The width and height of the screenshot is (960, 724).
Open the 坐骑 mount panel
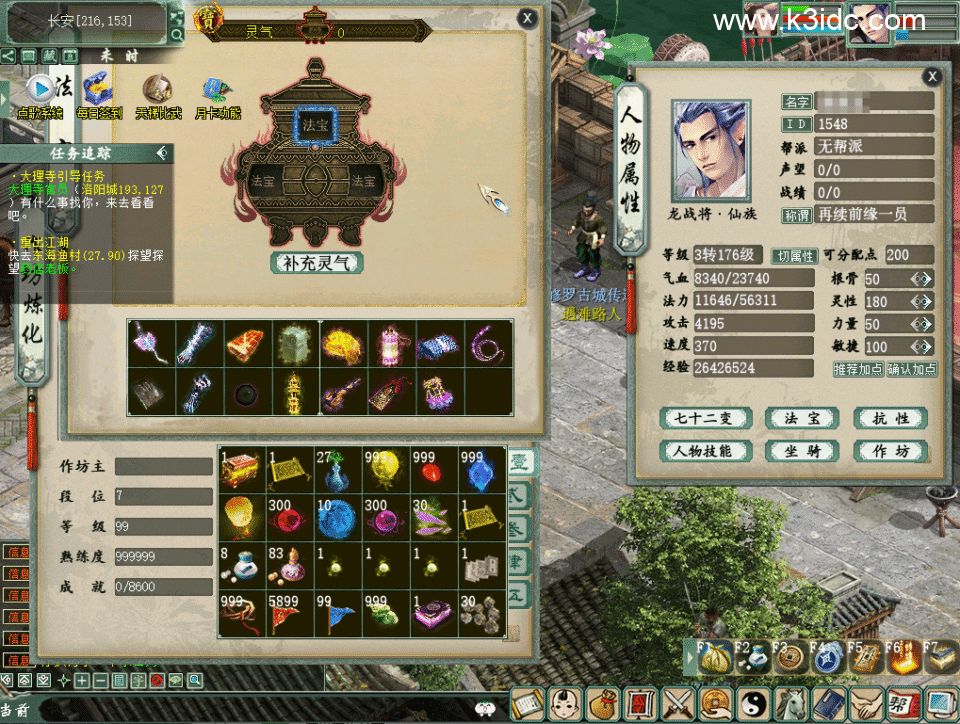802,451
